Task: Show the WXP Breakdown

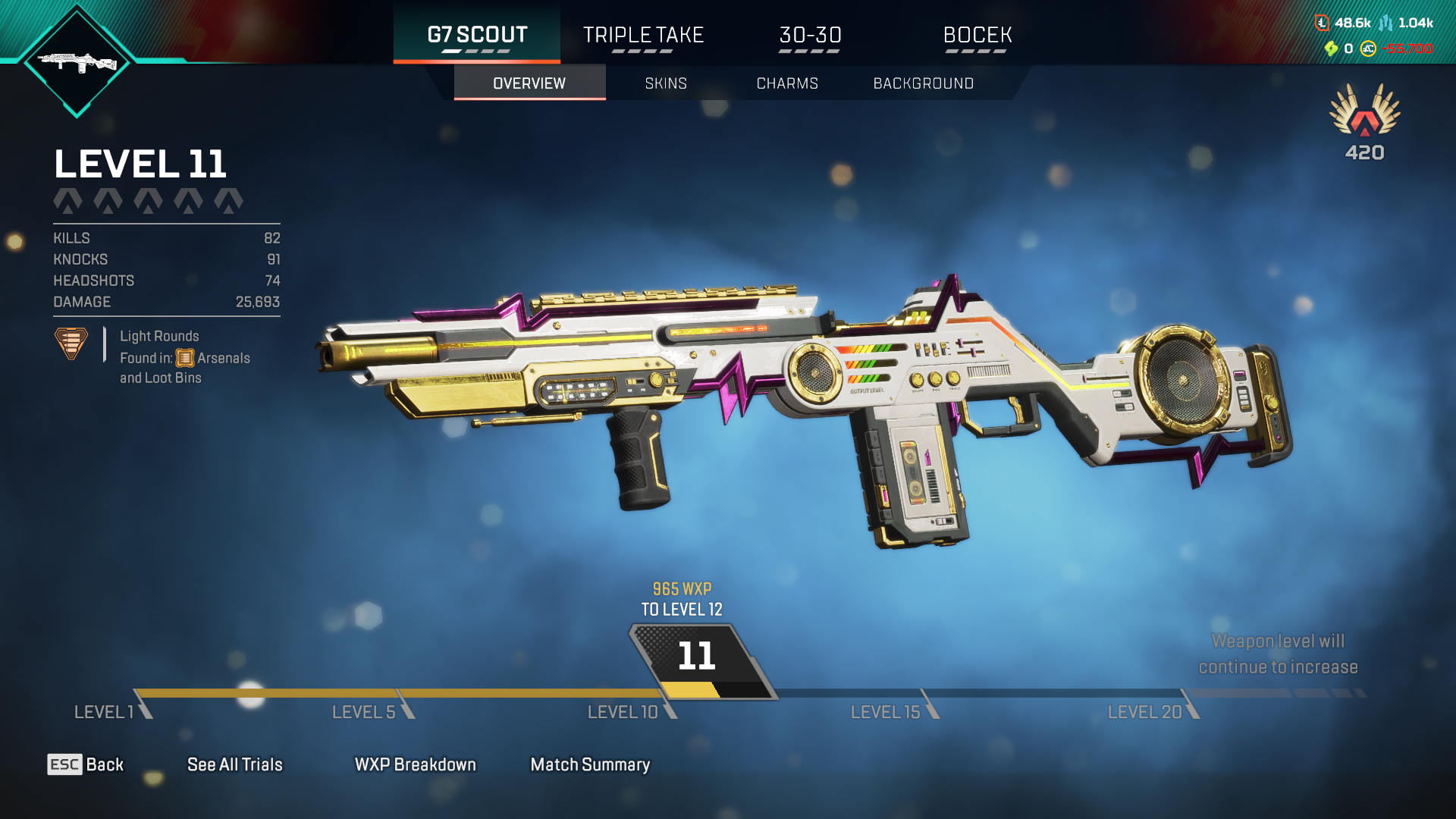Action: pyautogui.click(x=415, y=764)
